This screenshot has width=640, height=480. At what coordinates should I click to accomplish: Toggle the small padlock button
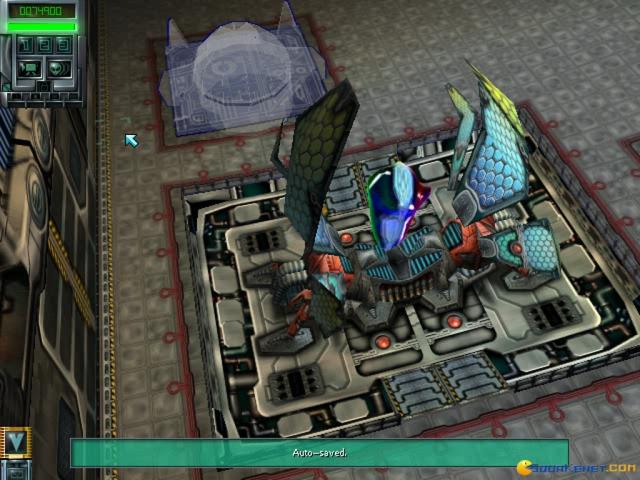[44, 86]
